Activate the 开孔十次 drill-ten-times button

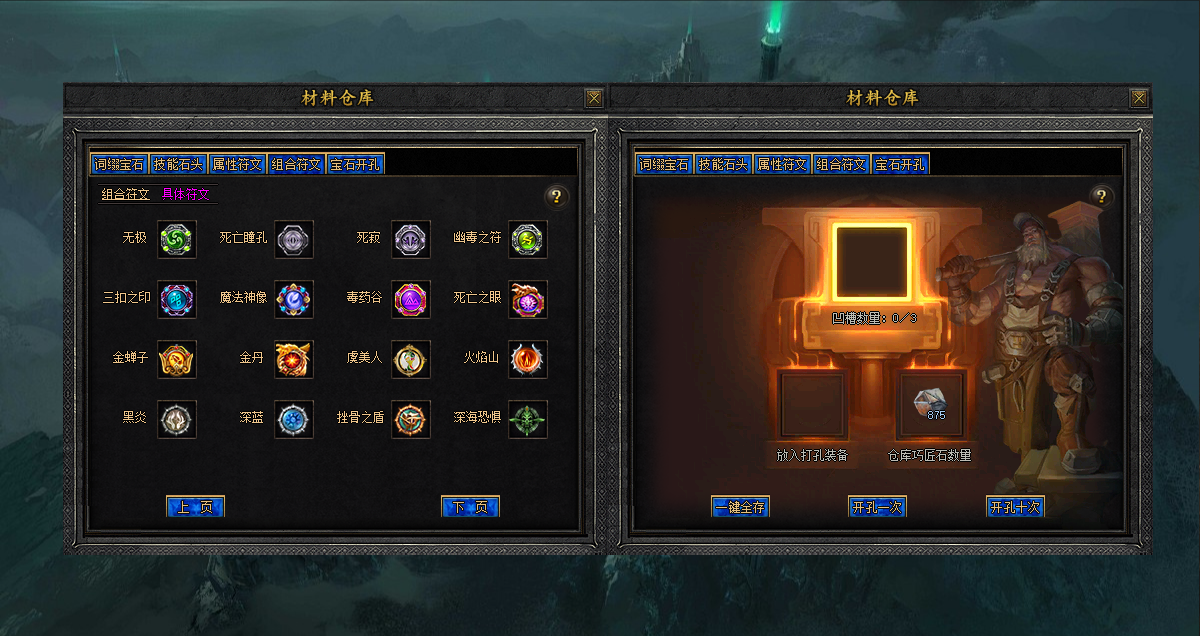click(x=1015, y=507)
